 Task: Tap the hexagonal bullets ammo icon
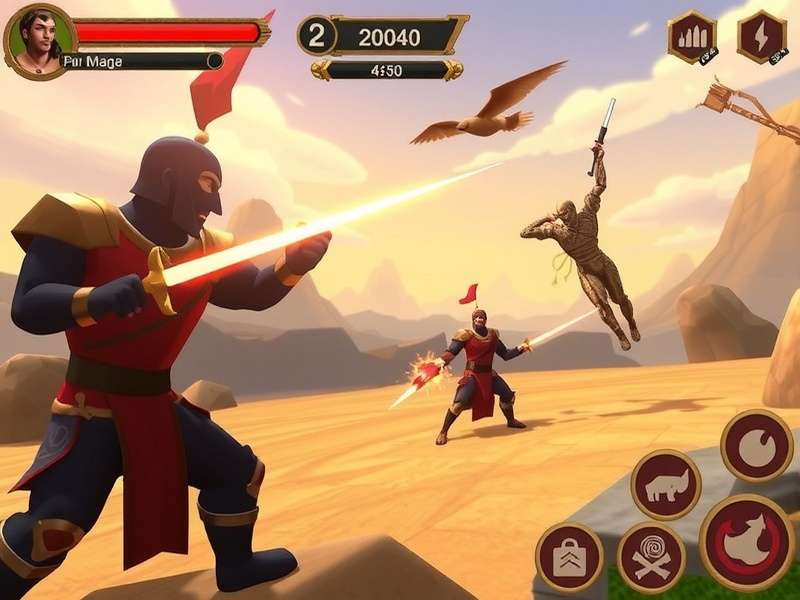(x=692, y=36)
